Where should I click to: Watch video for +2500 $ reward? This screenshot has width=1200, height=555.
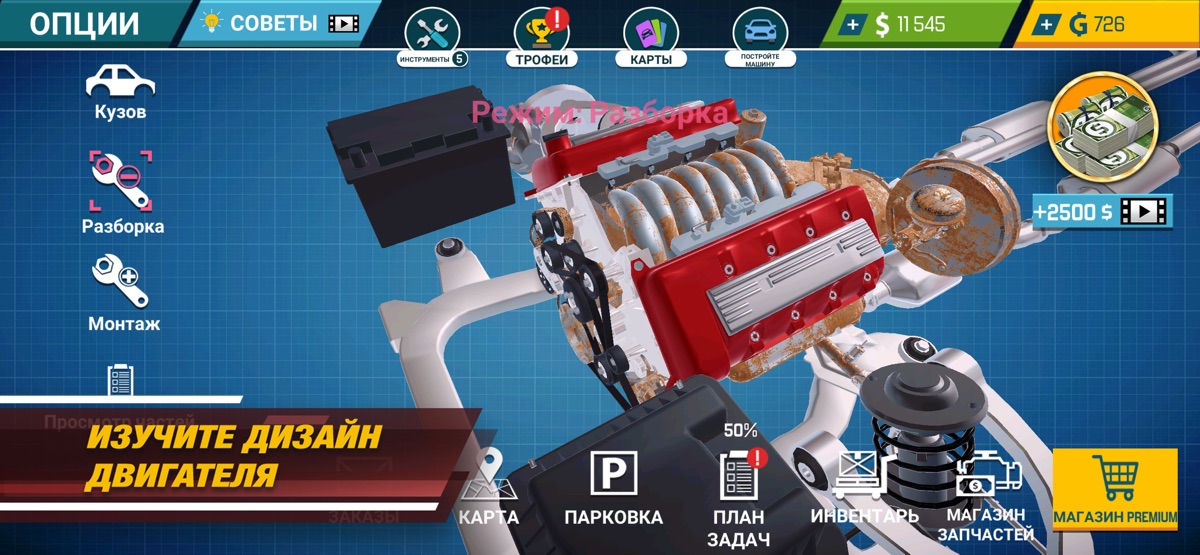[x=1101, y=211]
